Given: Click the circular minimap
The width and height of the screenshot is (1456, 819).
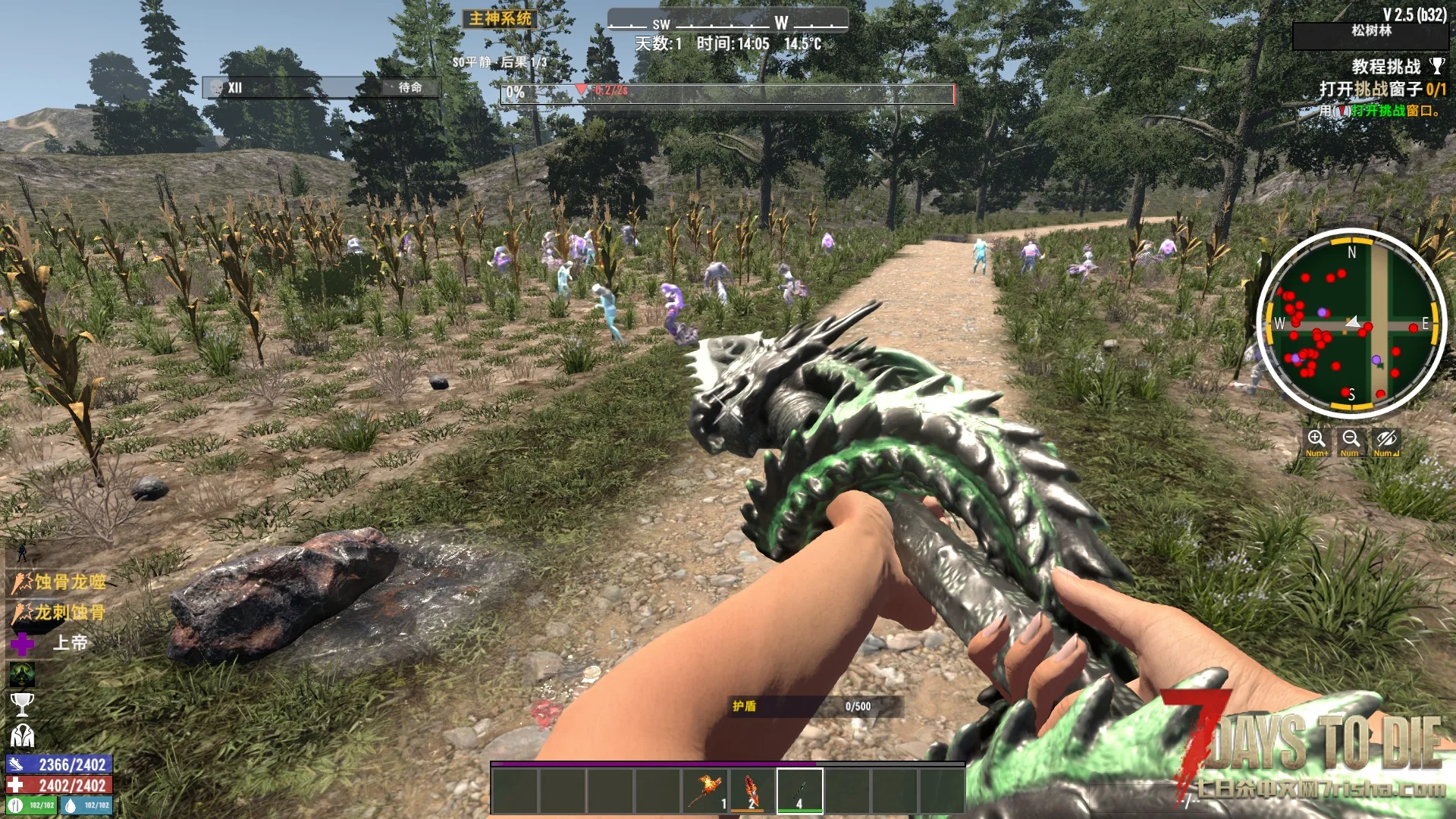Looking at the screenshot, I should (1351, 323).
